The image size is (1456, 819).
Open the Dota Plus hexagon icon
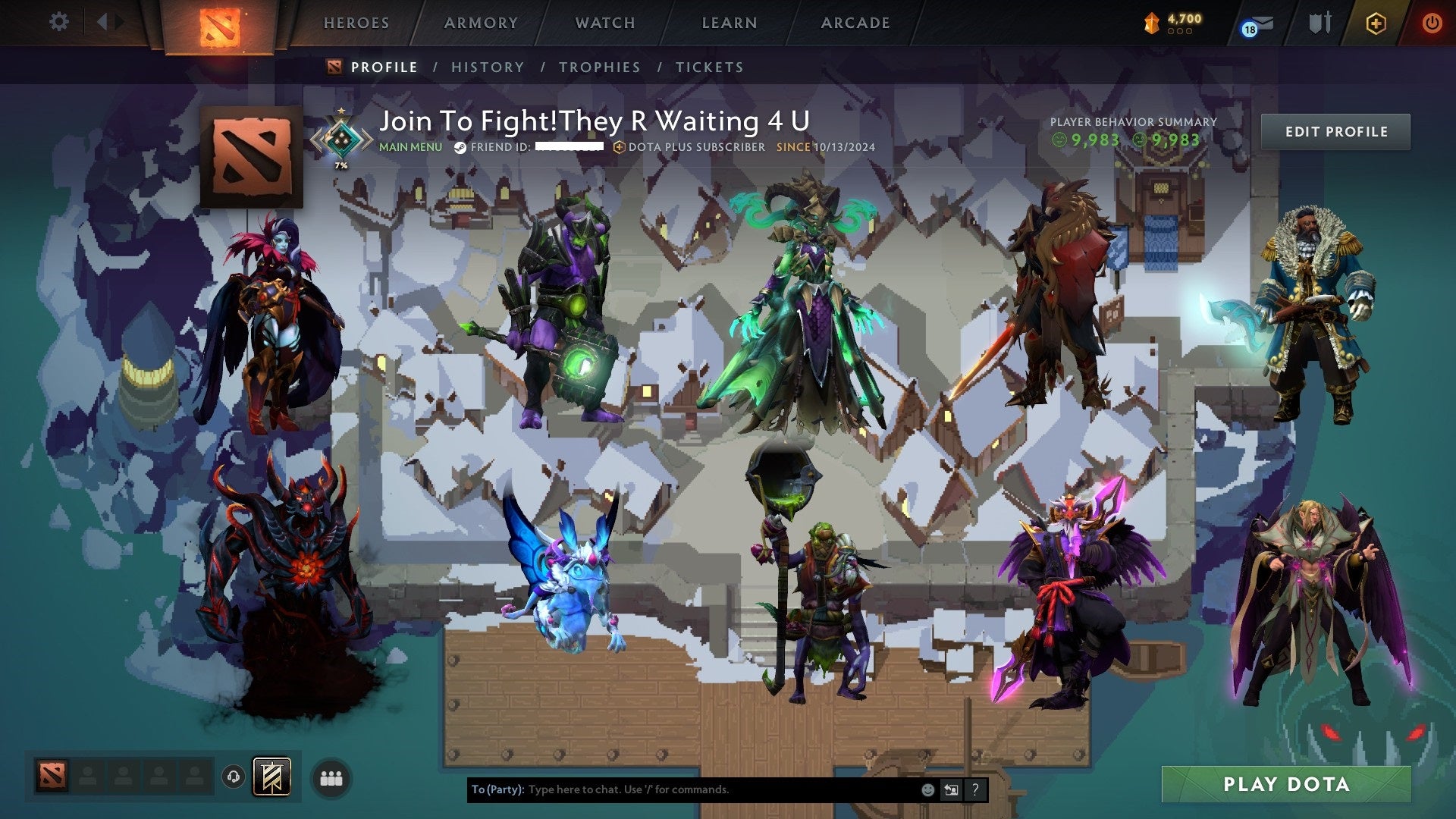point(1376,23)
